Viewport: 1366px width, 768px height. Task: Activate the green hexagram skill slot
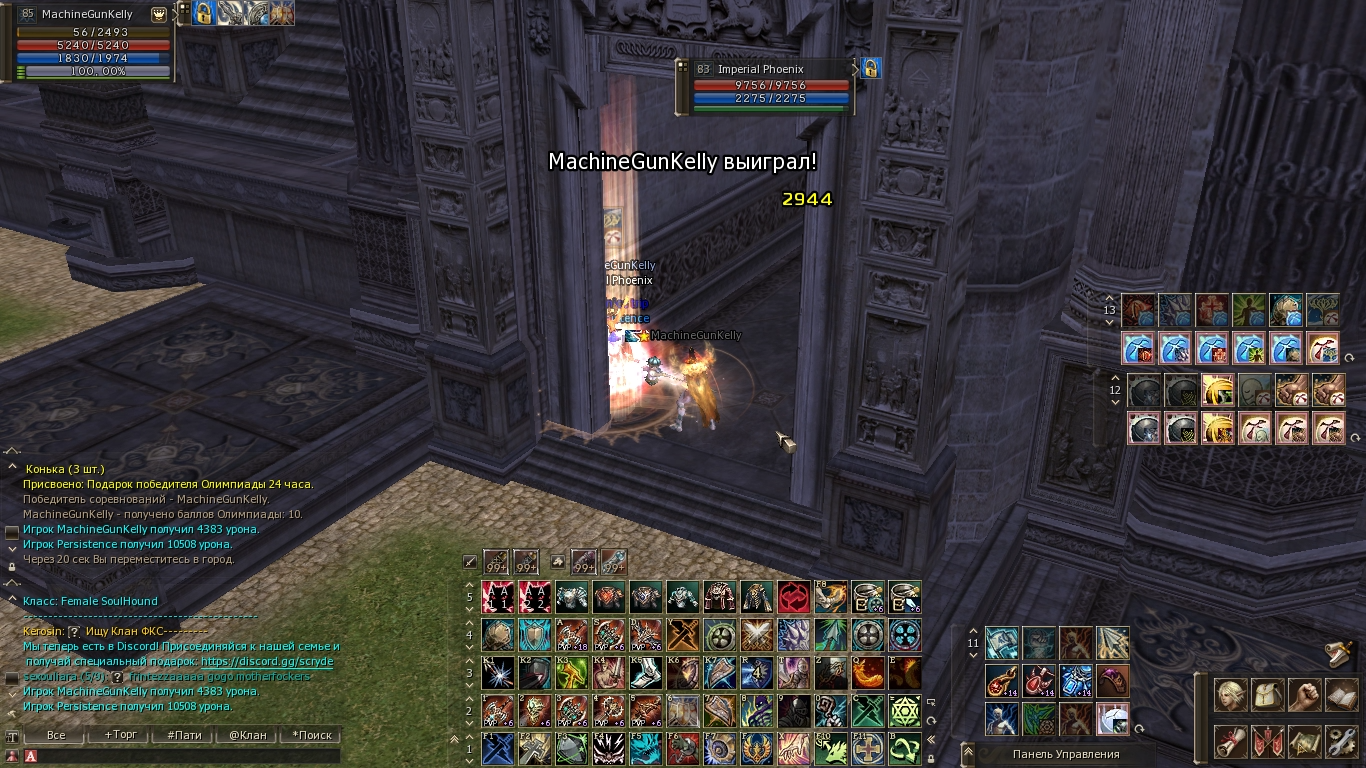point(905,711)
